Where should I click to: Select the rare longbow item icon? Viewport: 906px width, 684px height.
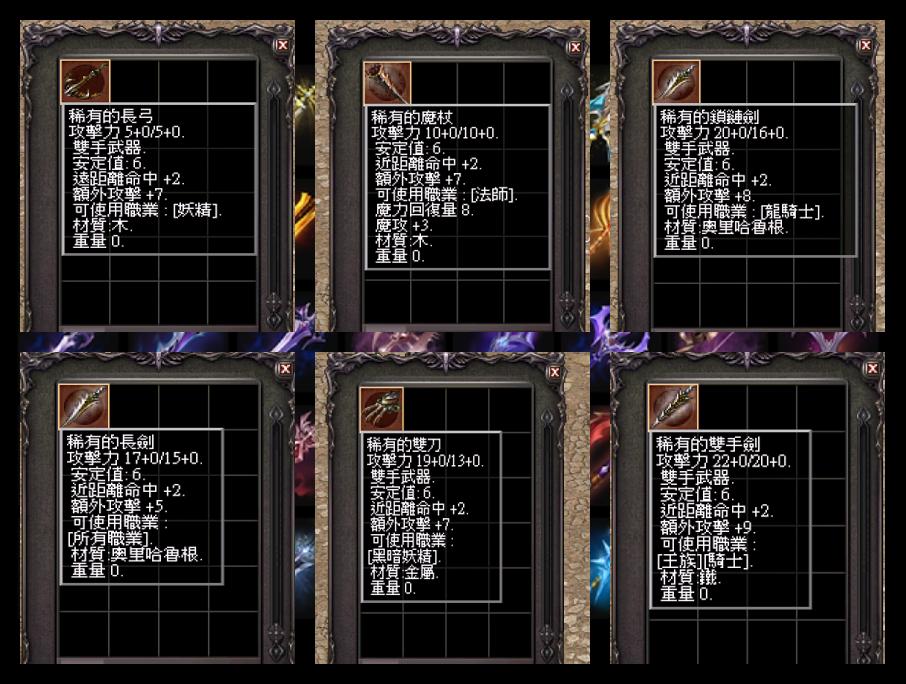84,80
